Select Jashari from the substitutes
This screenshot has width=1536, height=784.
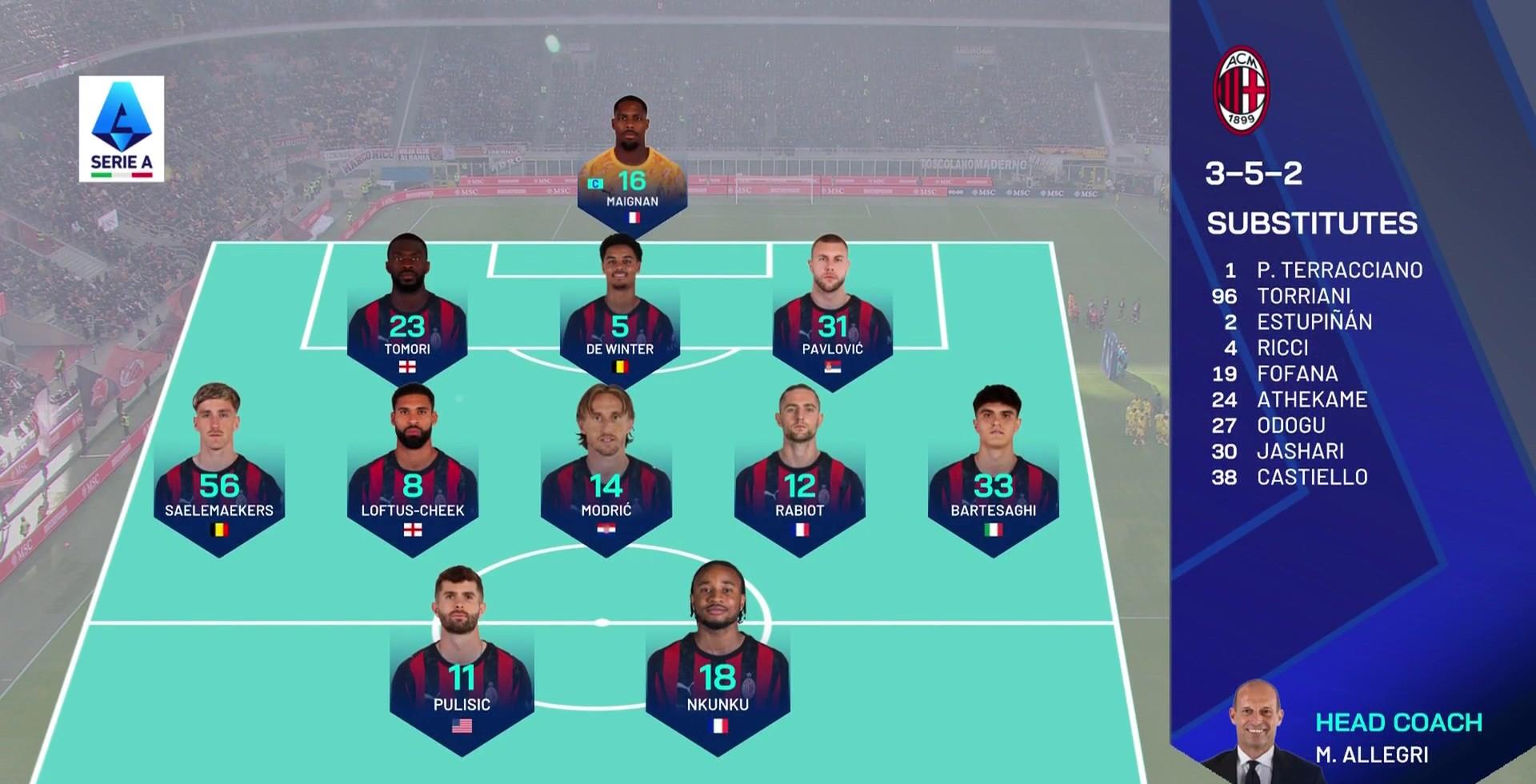pos(1300,451)
